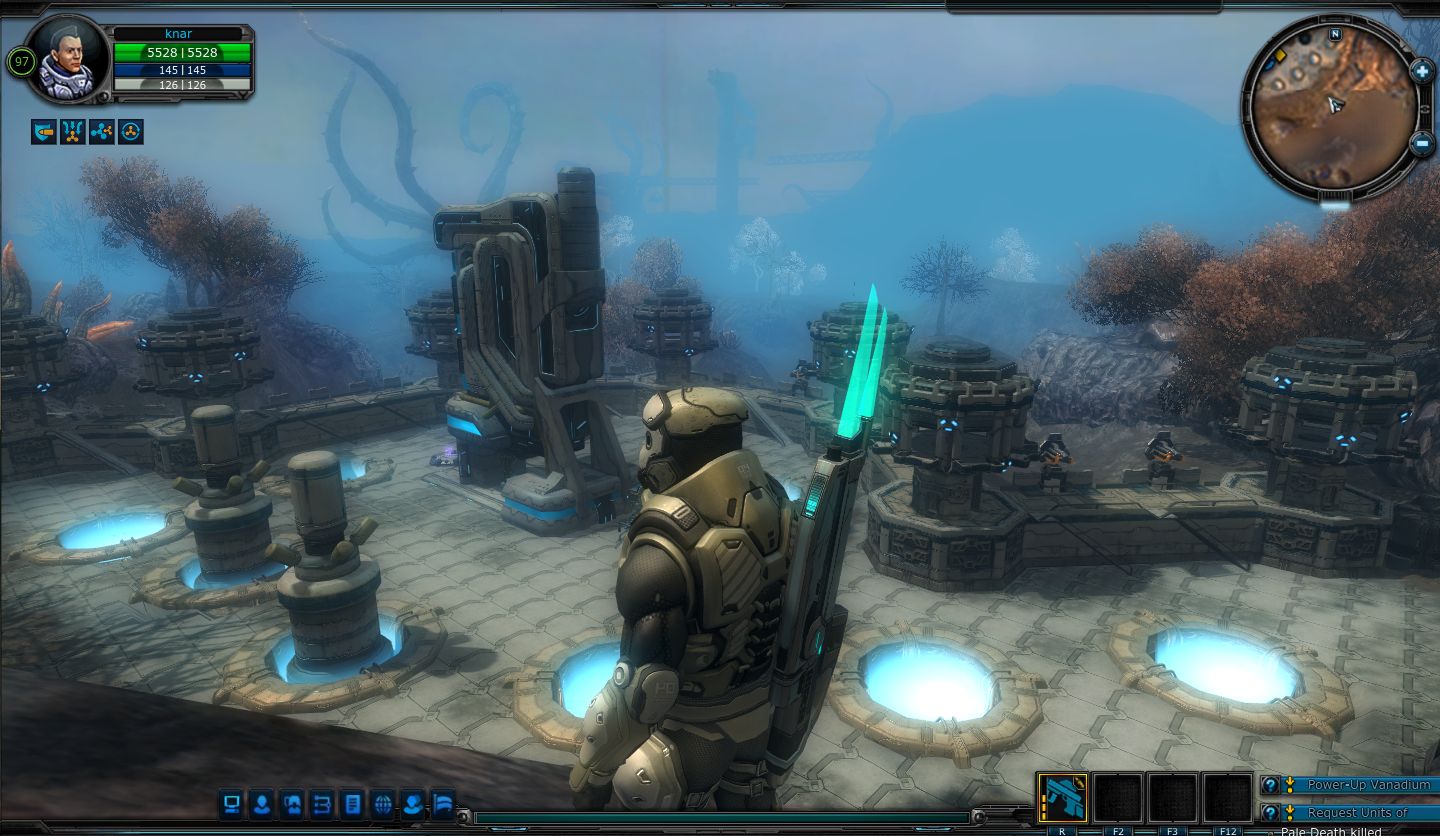Select the molecule network buff icon
Viewport: 1440px width, 836px height.
coord(101,131)
